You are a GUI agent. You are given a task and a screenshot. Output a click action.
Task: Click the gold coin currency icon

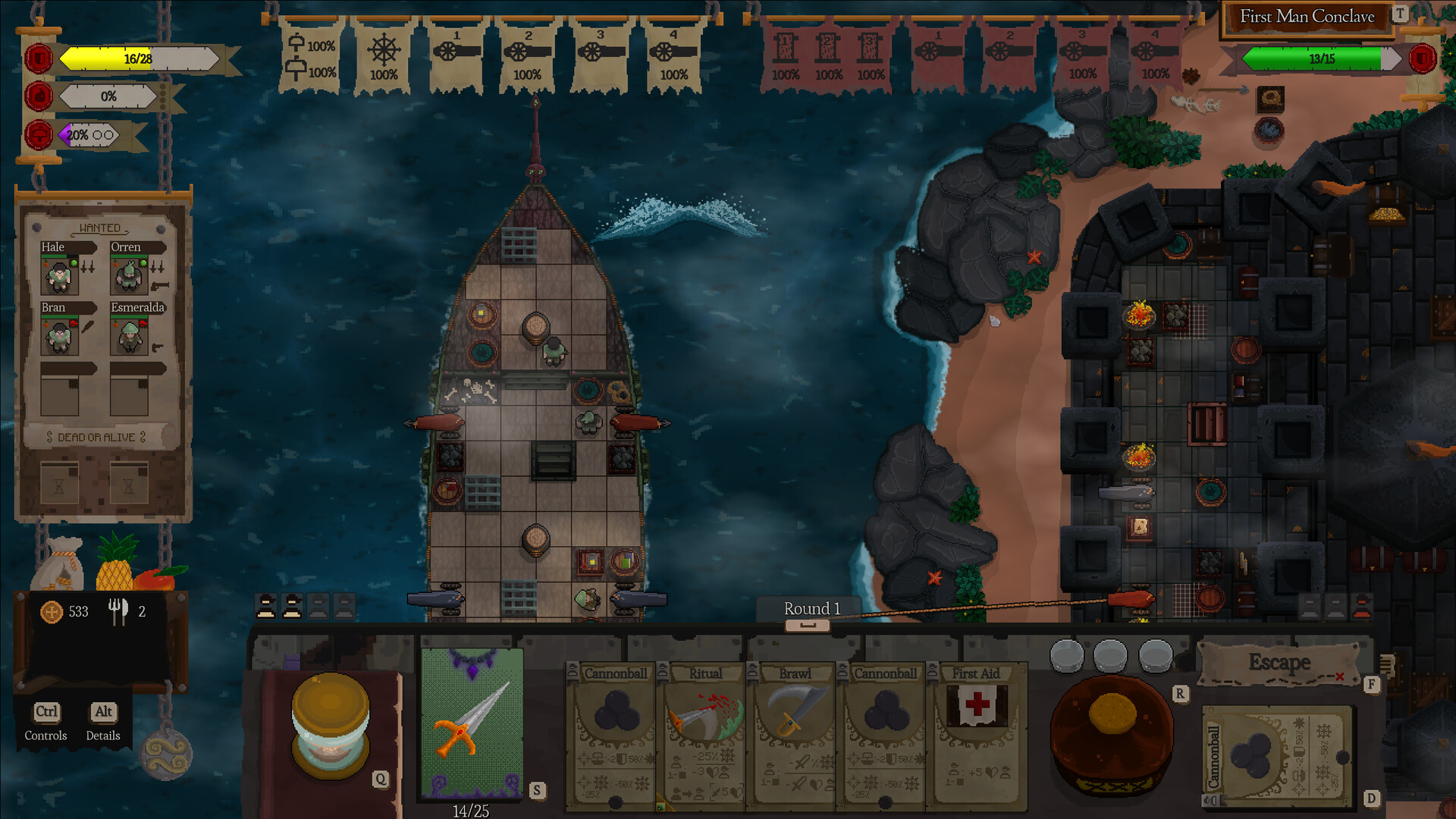coord(52,612)
